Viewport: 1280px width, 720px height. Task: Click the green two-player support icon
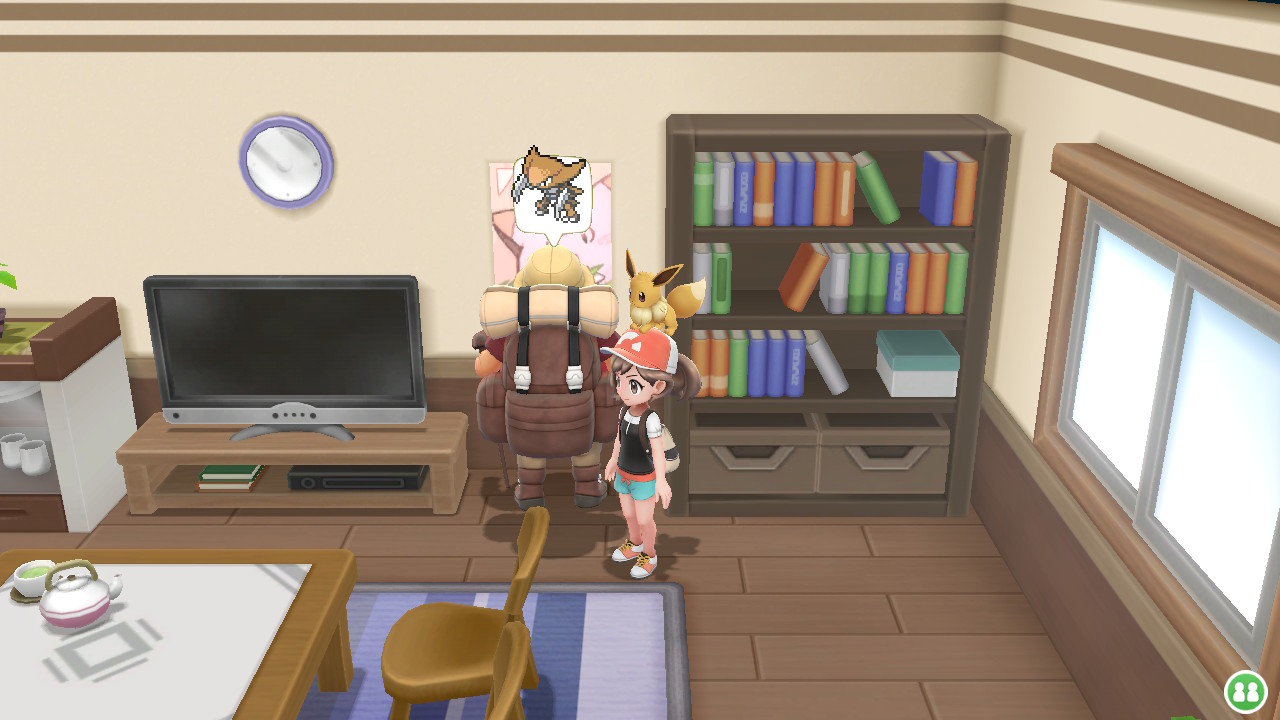[x=1245, y=691]
